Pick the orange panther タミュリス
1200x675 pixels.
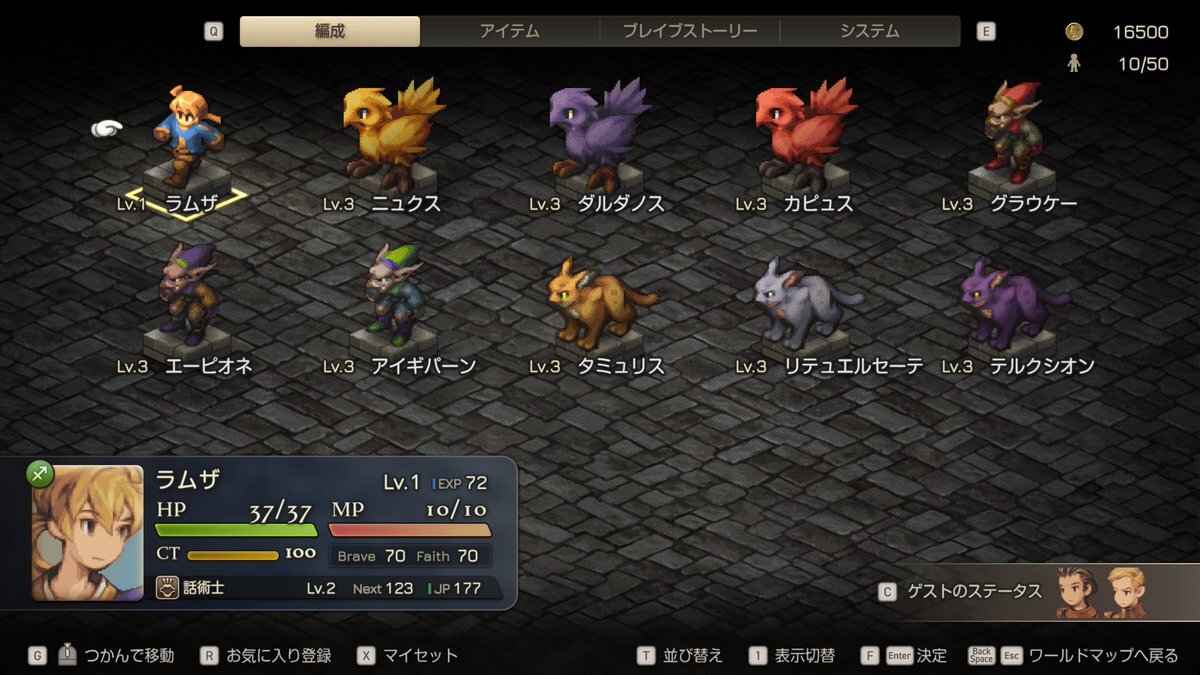[x=598, y=300]
